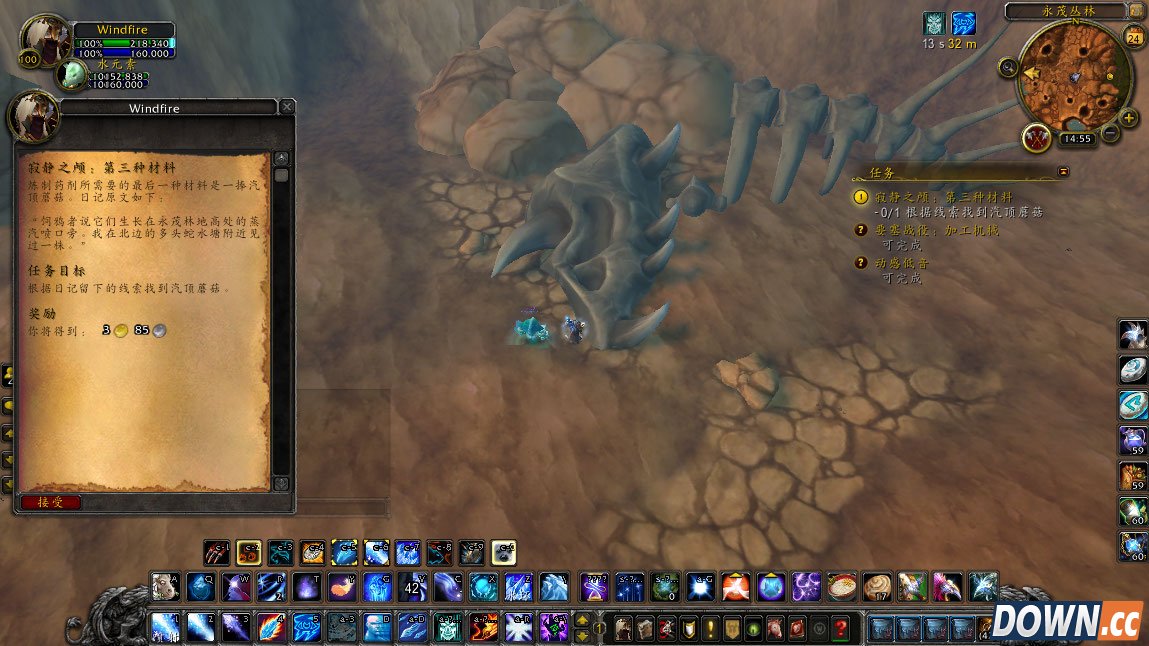Toggle minimap tracking magnifier button
This screenshot has height=646, width=1149.
tap(1007, 67)
